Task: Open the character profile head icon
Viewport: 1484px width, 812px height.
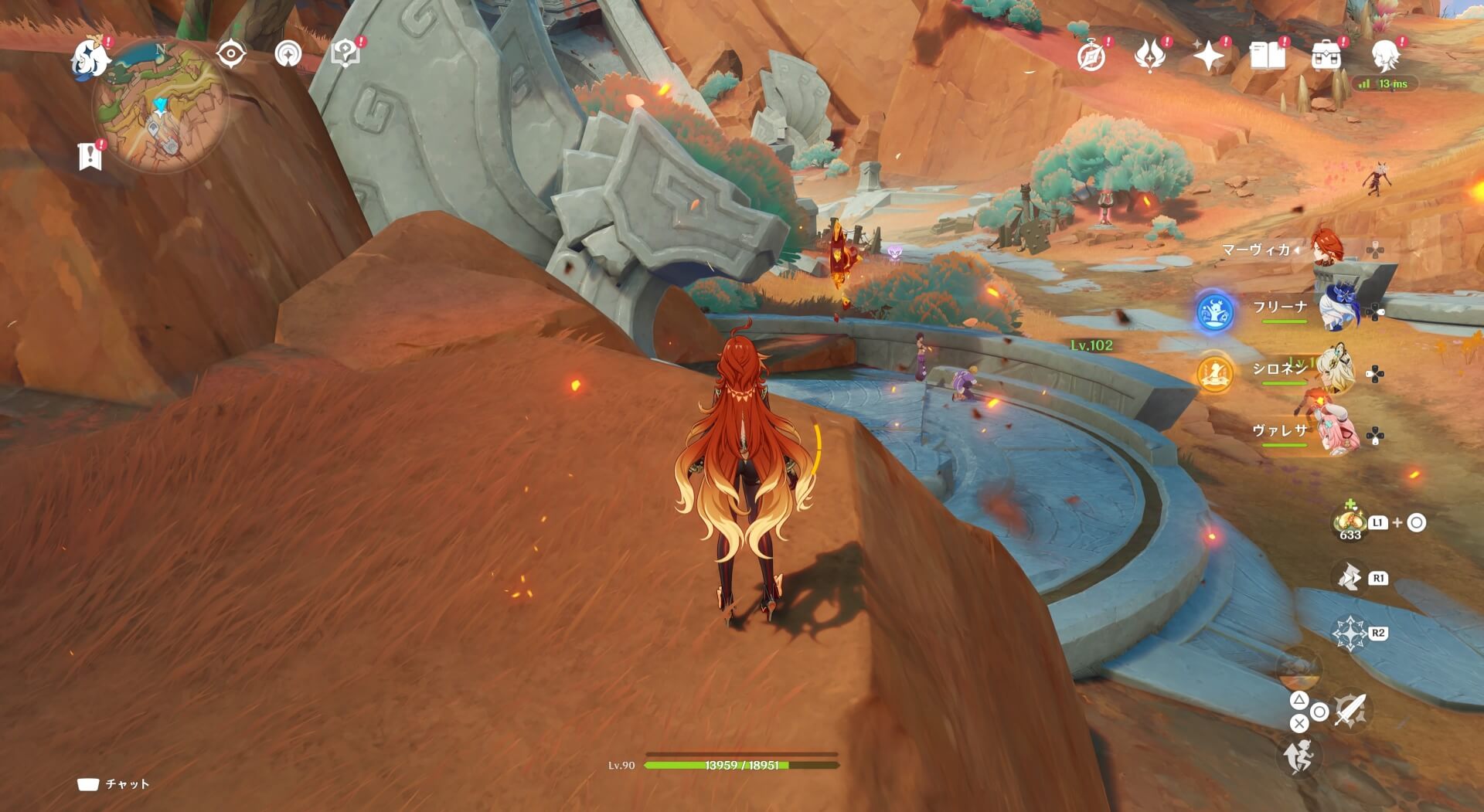Action: 1385,56
